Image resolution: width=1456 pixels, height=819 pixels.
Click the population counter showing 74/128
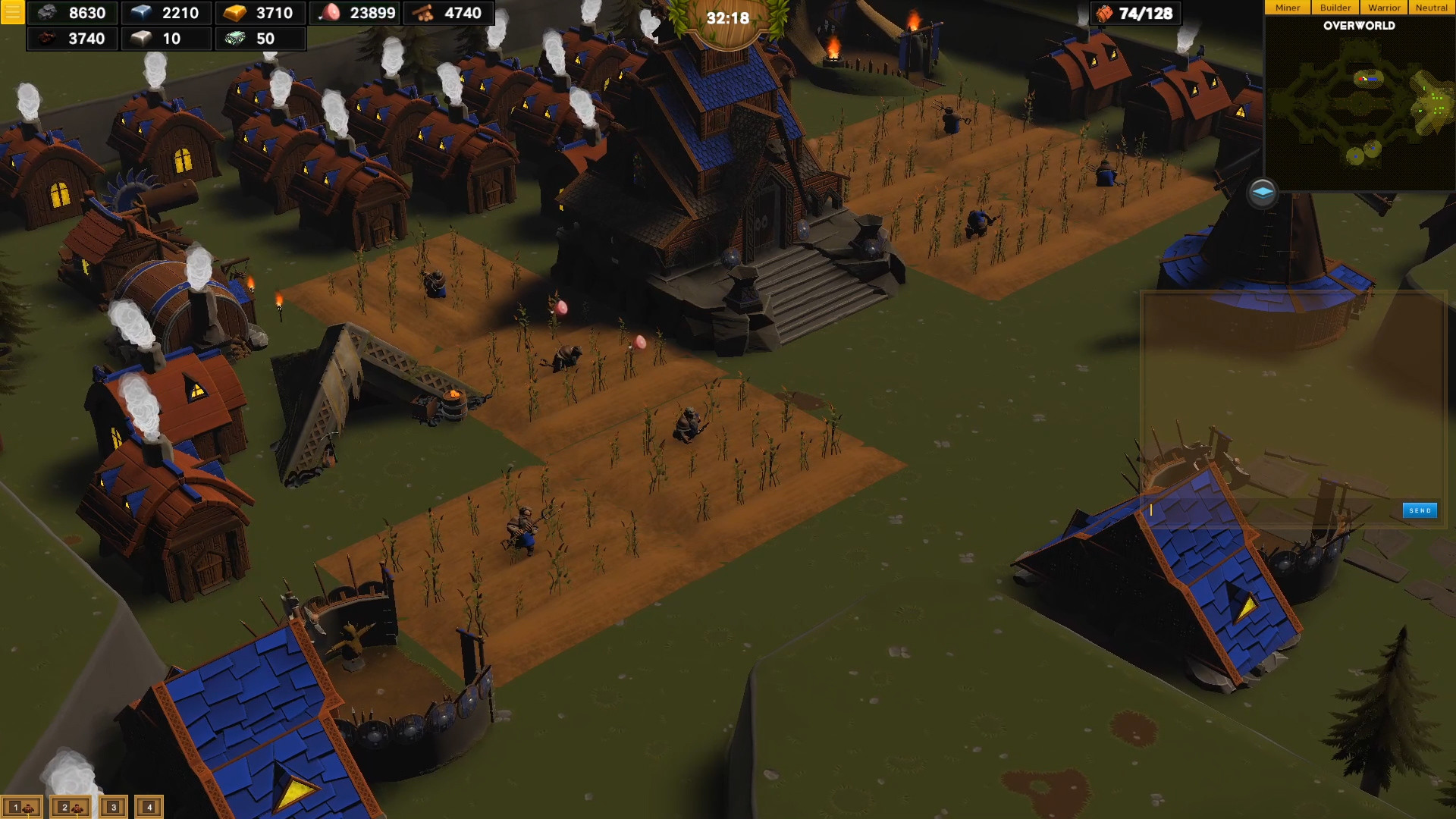point(1134,13)
